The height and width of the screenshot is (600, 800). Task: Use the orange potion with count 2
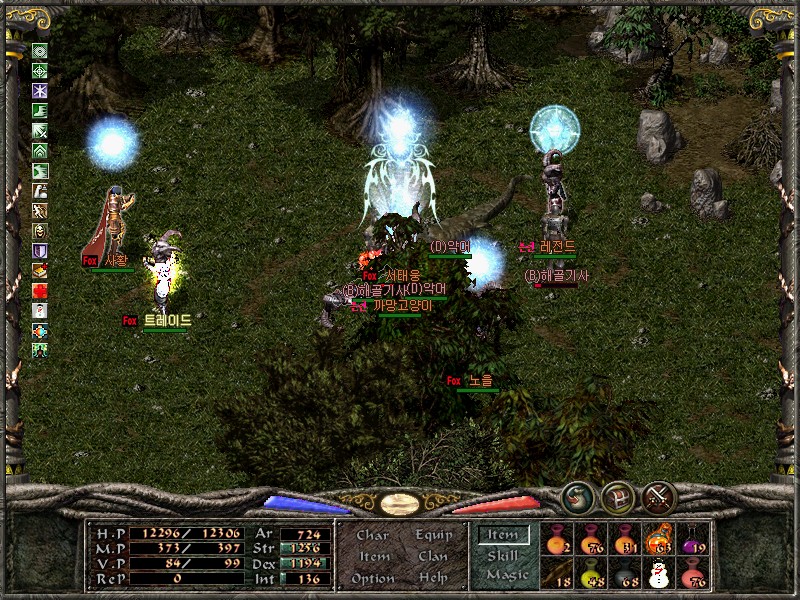click(557, 539)
